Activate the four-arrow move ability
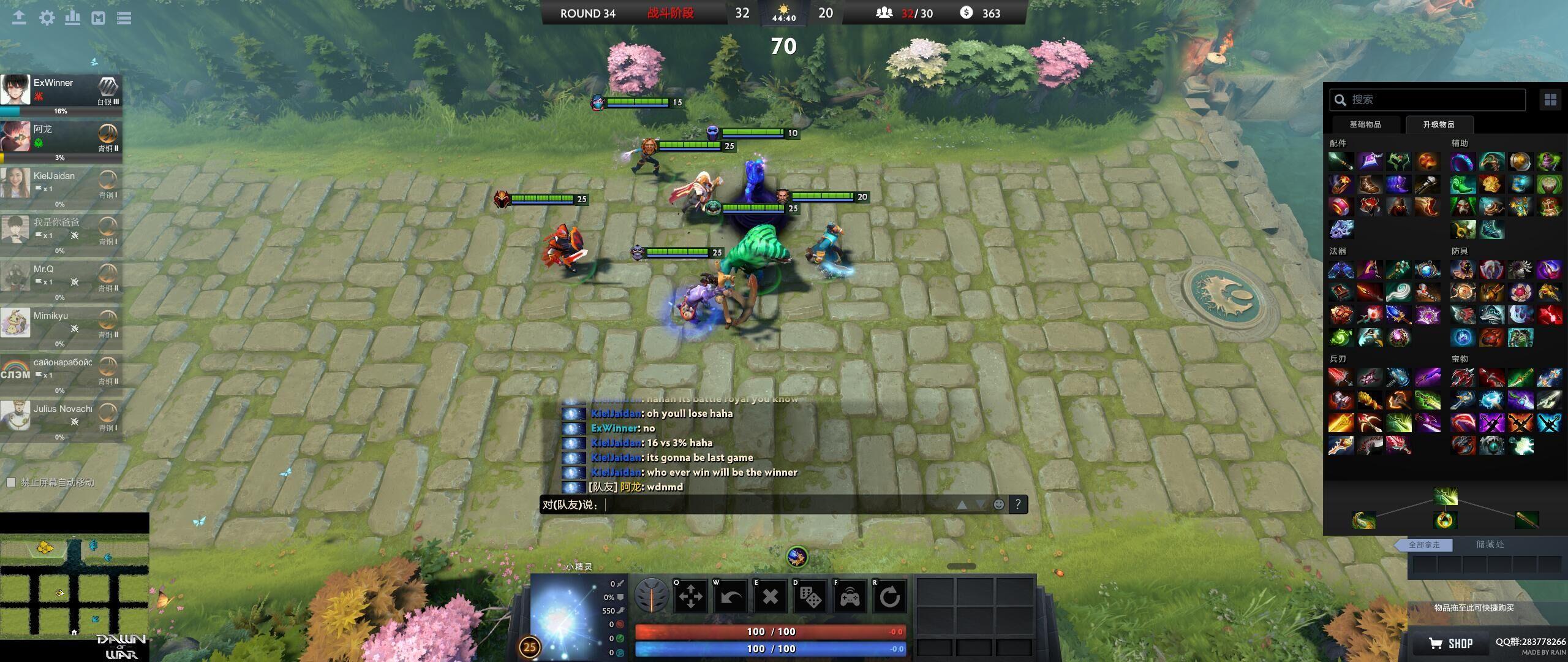This screenshot has width=1568, height=662. [691, 596]
